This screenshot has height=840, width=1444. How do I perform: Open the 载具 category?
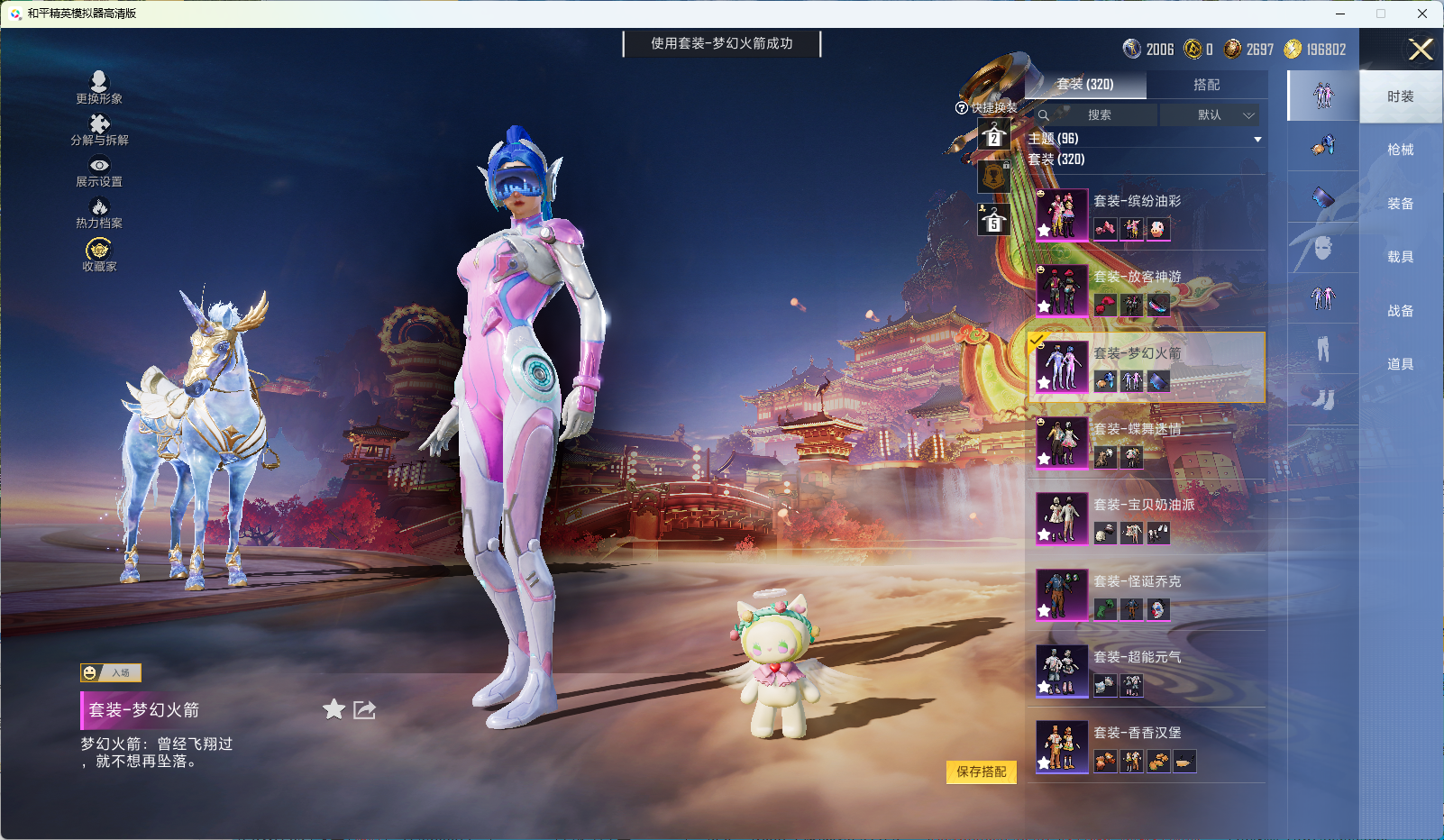(x=1400, y=257)
